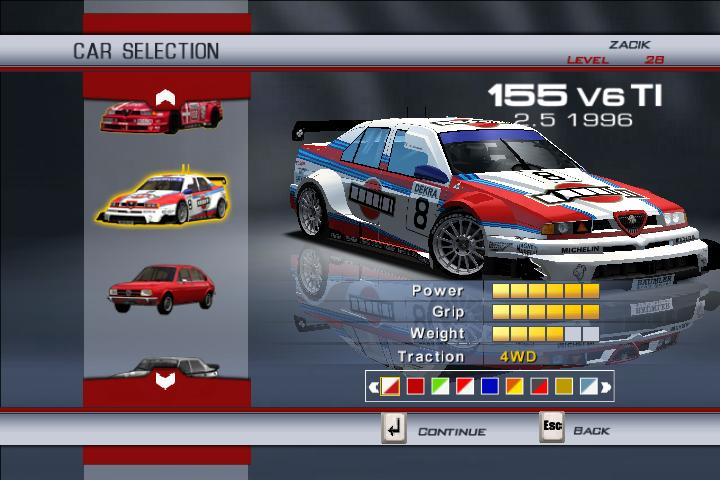Choose the grey and red paint swatch
This screenshot has width=722, height=481.
click(539, 385)
